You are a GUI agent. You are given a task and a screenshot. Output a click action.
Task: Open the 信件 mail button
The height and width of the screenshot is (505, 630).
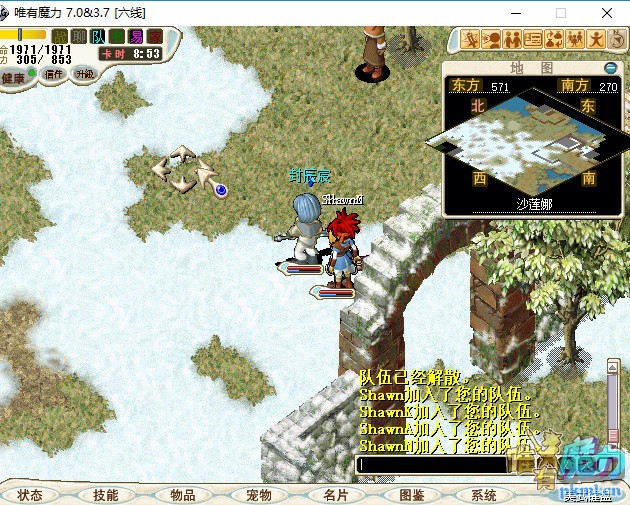(54, 74)
